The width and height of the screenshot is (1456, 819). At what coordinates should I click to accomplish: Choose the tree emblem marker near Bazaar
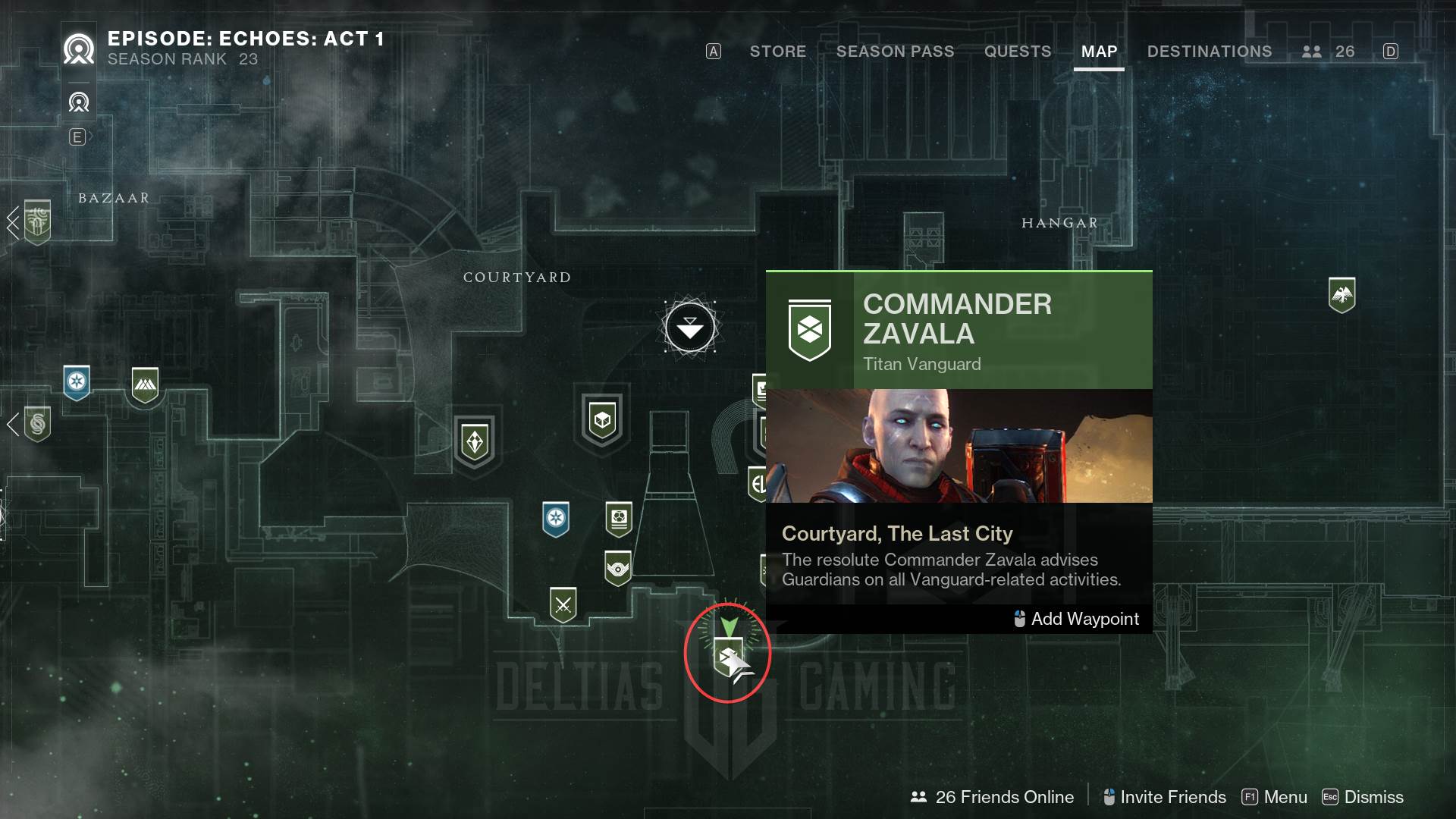37,221
